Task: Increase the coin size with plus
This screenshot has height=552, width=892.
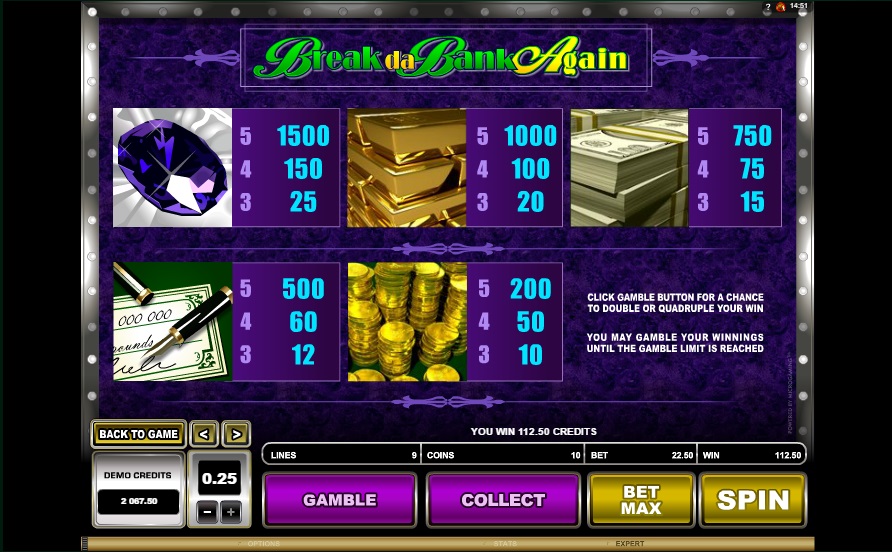Action: point(231,512)
